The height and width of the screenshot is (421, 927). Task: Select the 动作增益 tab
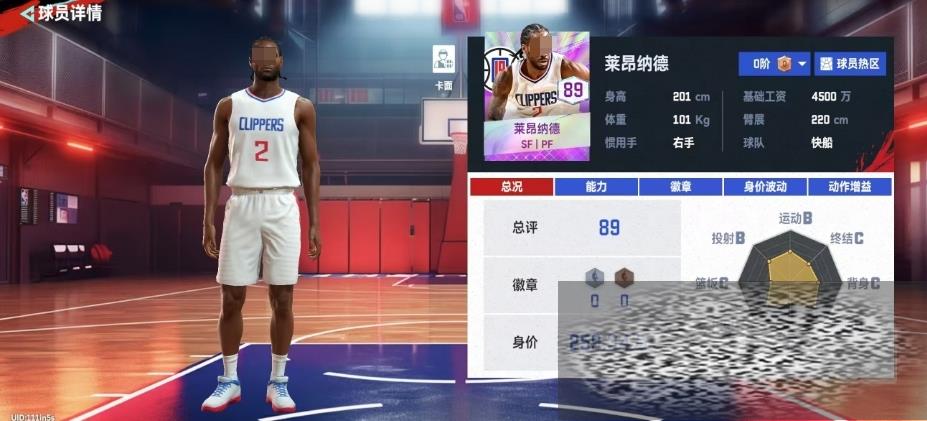click(849, 187)
